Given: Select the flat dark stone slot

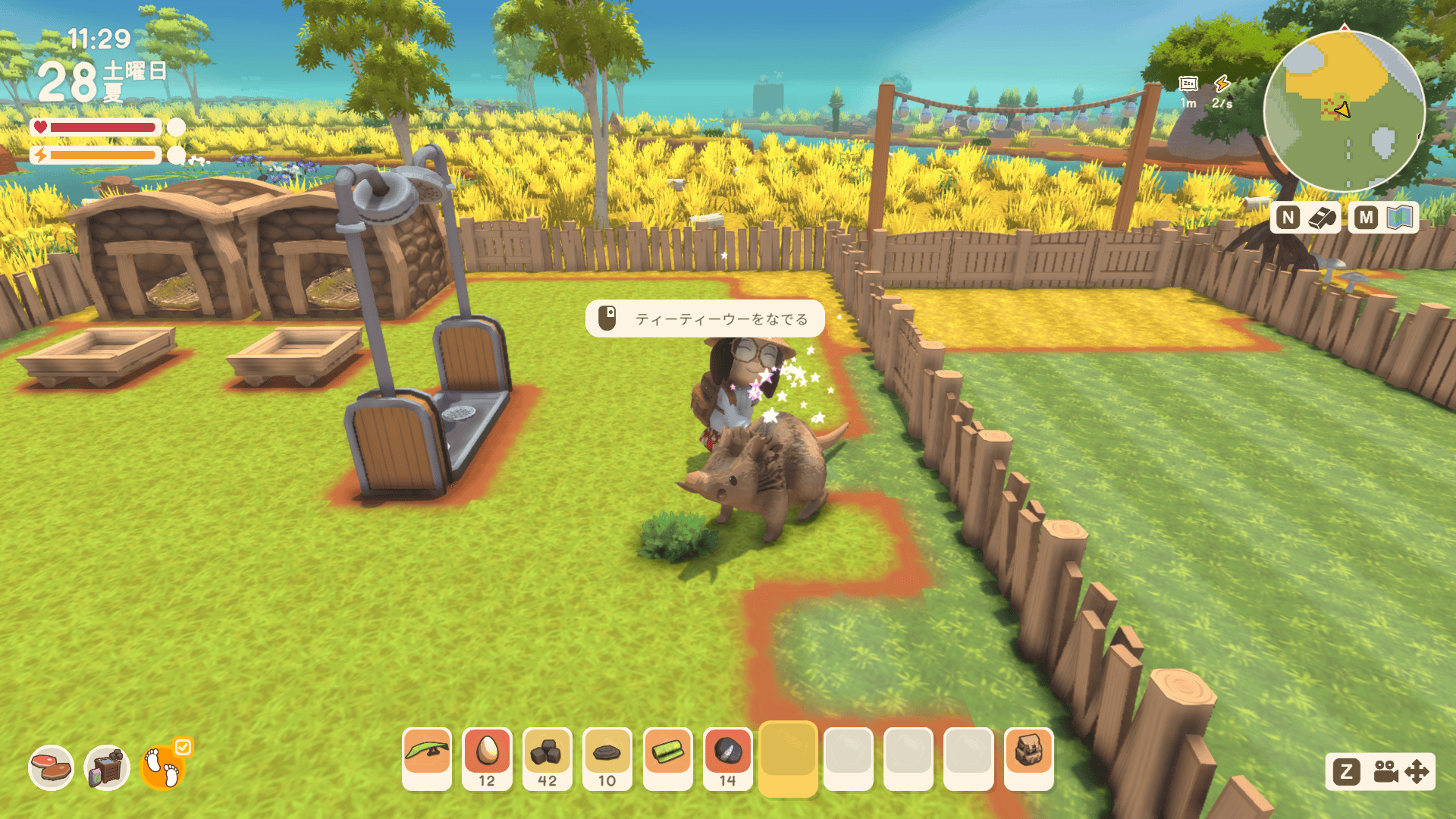Looking at the screenshot, I should point(607,758).
